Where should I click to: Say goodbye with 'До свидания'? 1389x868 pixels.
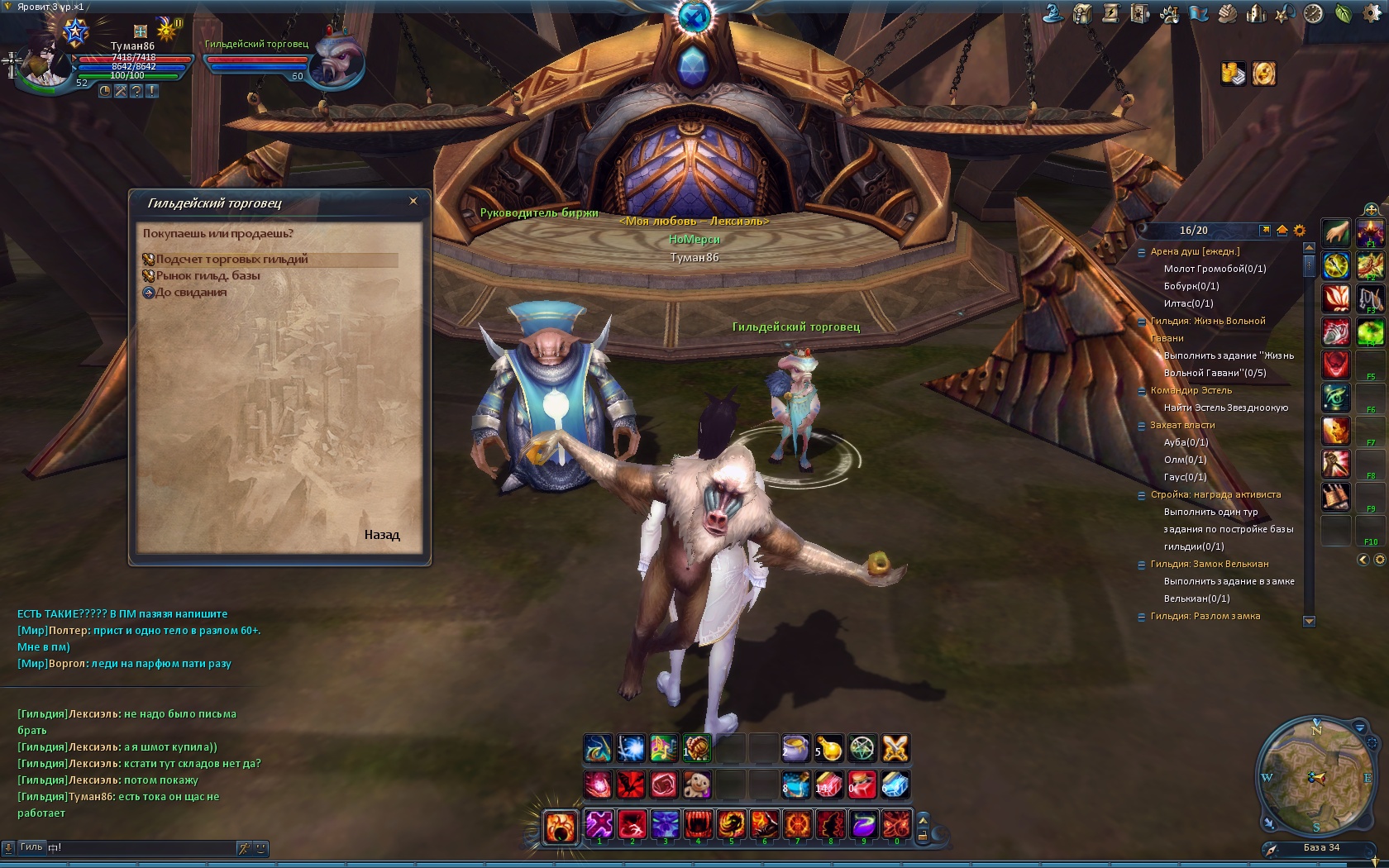191,293
